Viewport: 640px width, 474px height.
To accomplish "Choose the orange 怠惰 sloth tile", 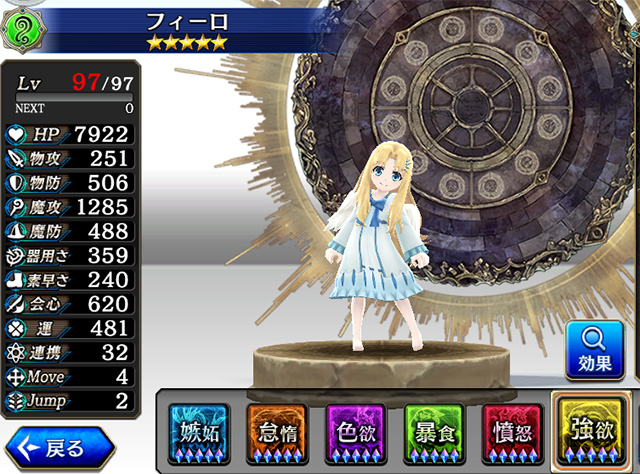I will (x=277, y=432).
